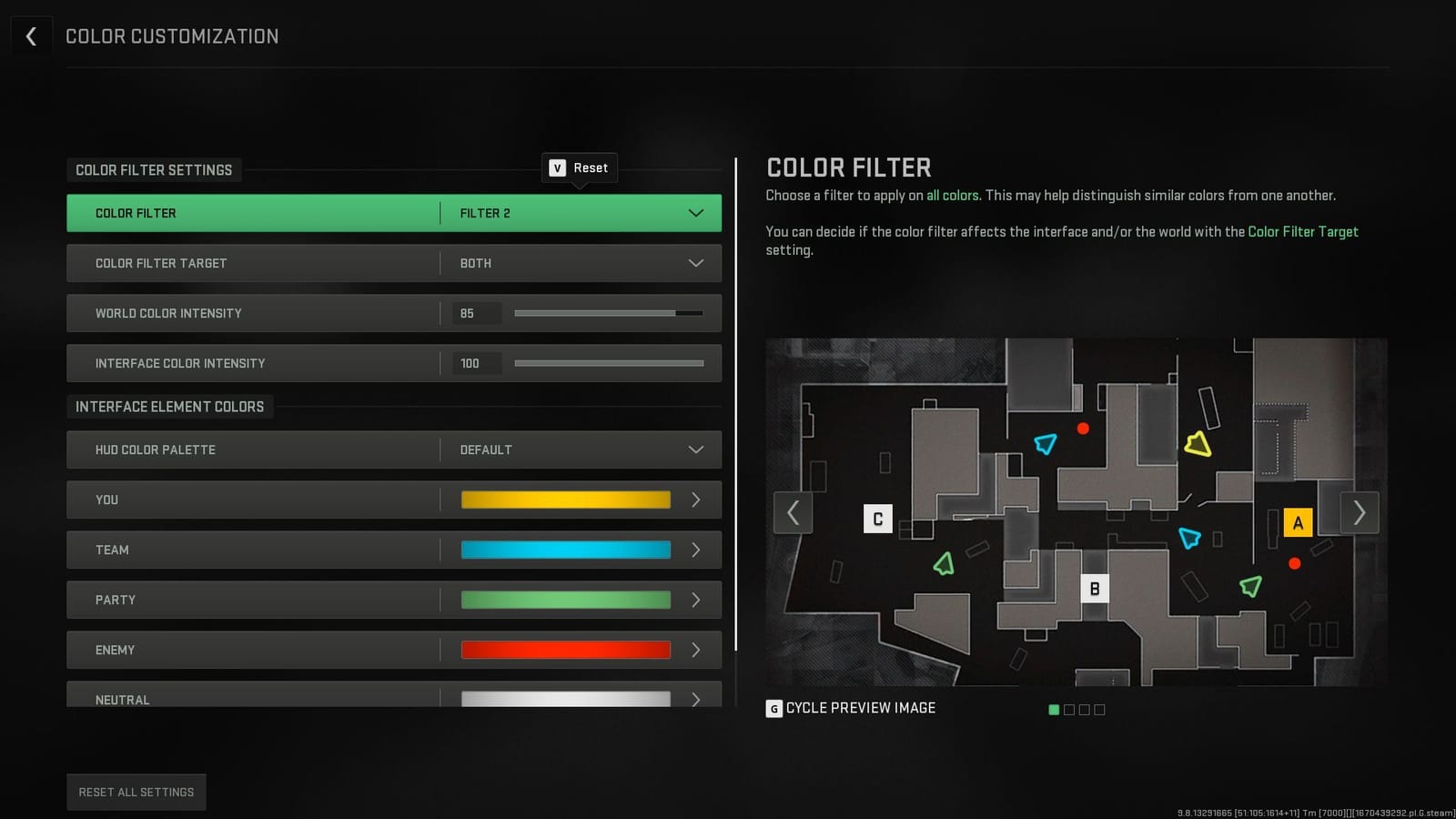Screen dimensions: 1456x819
Task: Open the Enemy color editor via its chevron
Action: coord(695,650)
